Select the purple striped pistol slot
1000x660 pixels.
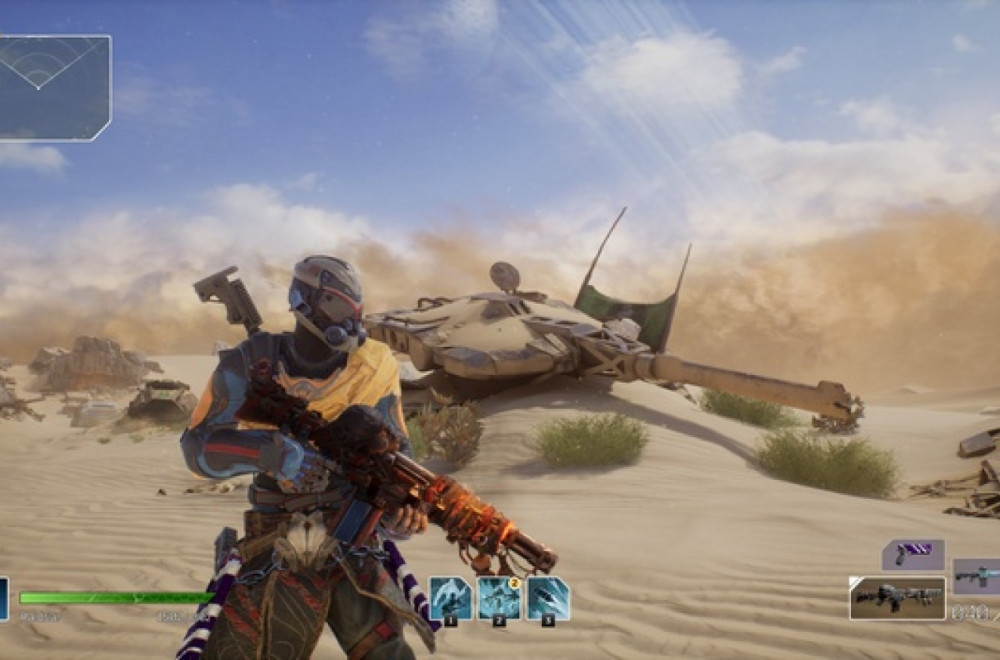click(x=913, y=554)
